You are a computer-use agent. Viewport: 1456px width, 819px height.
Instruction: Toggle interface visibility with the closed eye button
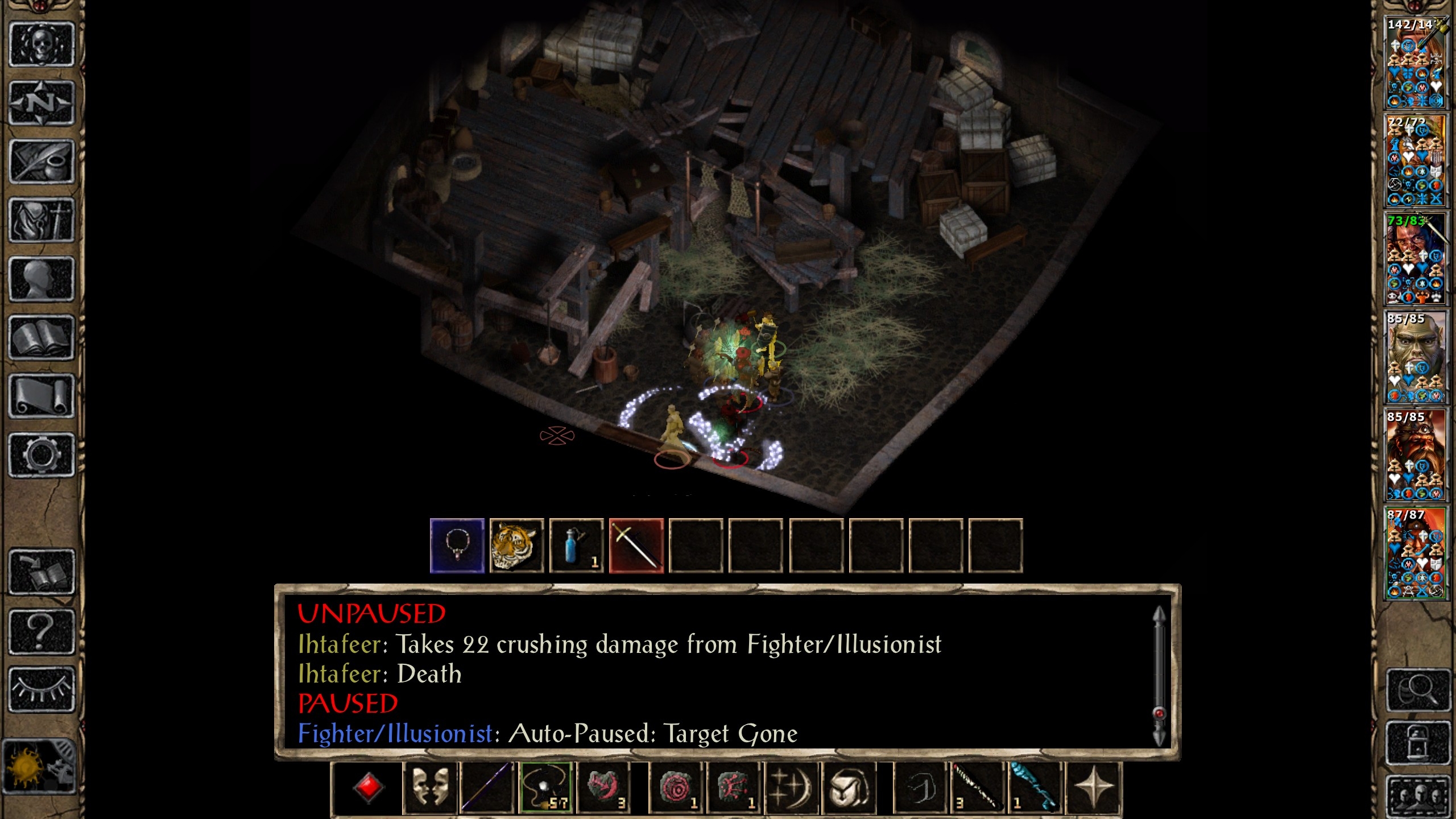point(42,689)
